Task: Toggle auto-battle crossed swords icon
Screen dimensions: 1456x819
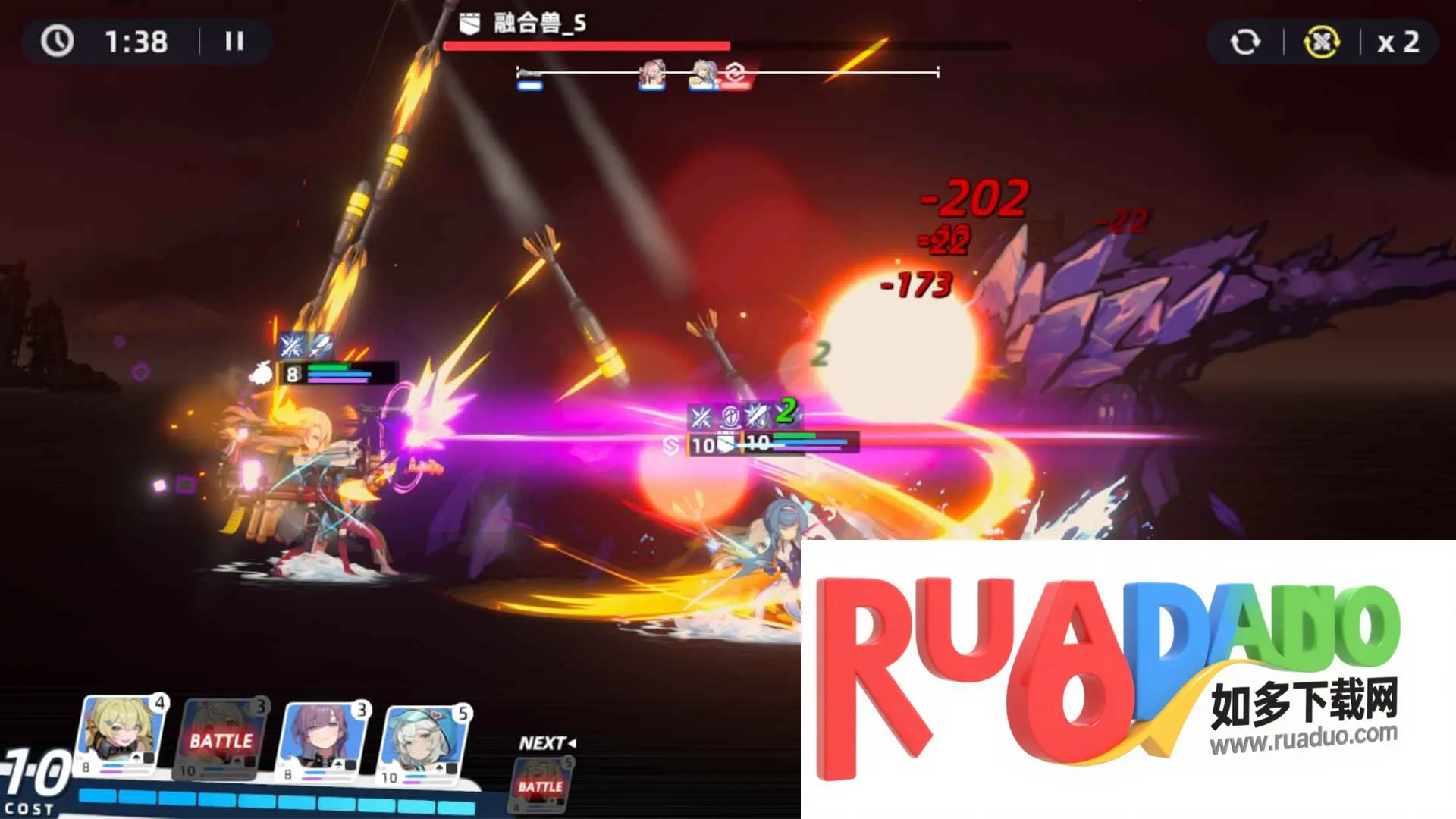Action: coord(1321,42)
